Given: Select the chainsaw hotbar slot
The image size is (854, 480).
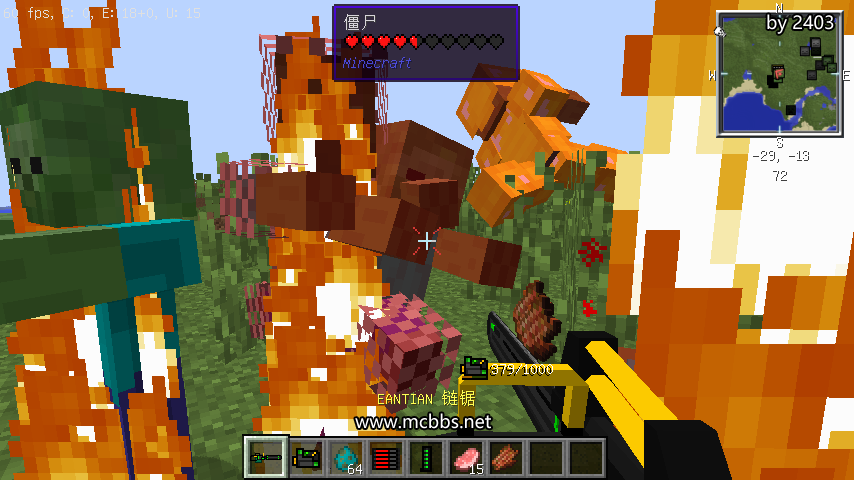Looking at the screenshot, I should pos(267,458).
